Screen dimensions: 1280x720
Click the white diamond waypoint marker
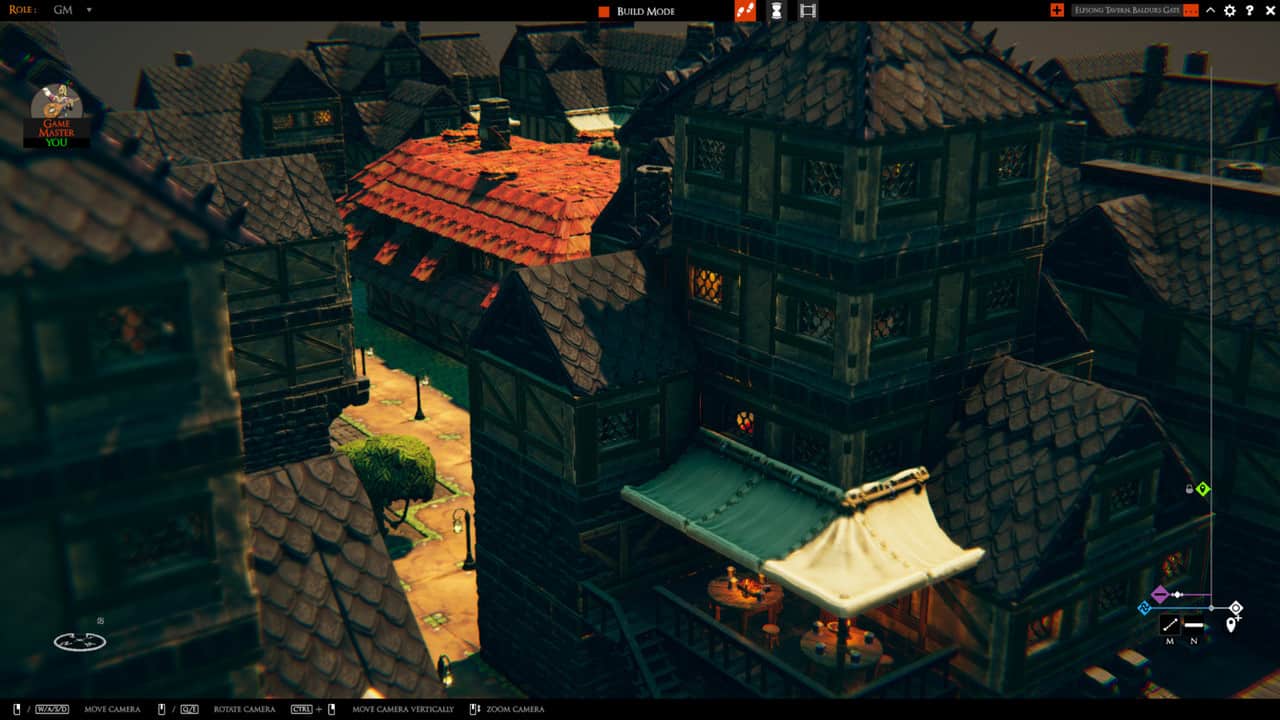(x=1236, y=607)
